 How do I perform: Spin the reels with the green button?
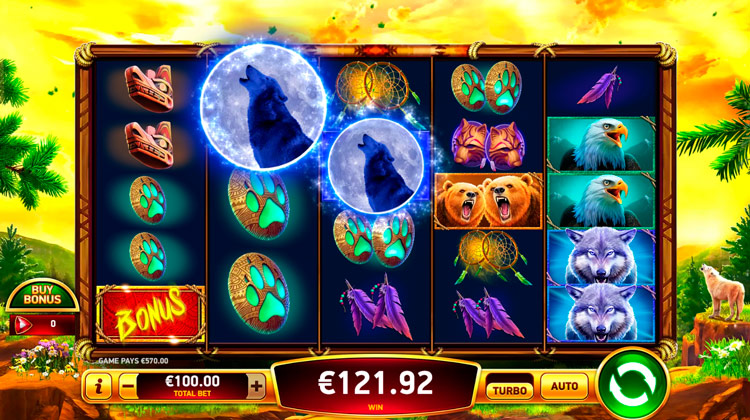point(632,384)
